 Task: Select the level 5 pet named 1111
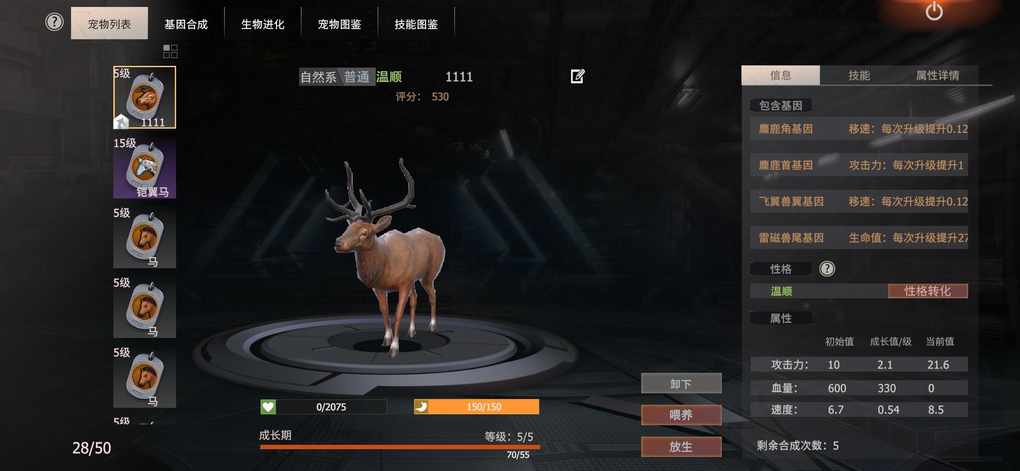pos(144,97)
